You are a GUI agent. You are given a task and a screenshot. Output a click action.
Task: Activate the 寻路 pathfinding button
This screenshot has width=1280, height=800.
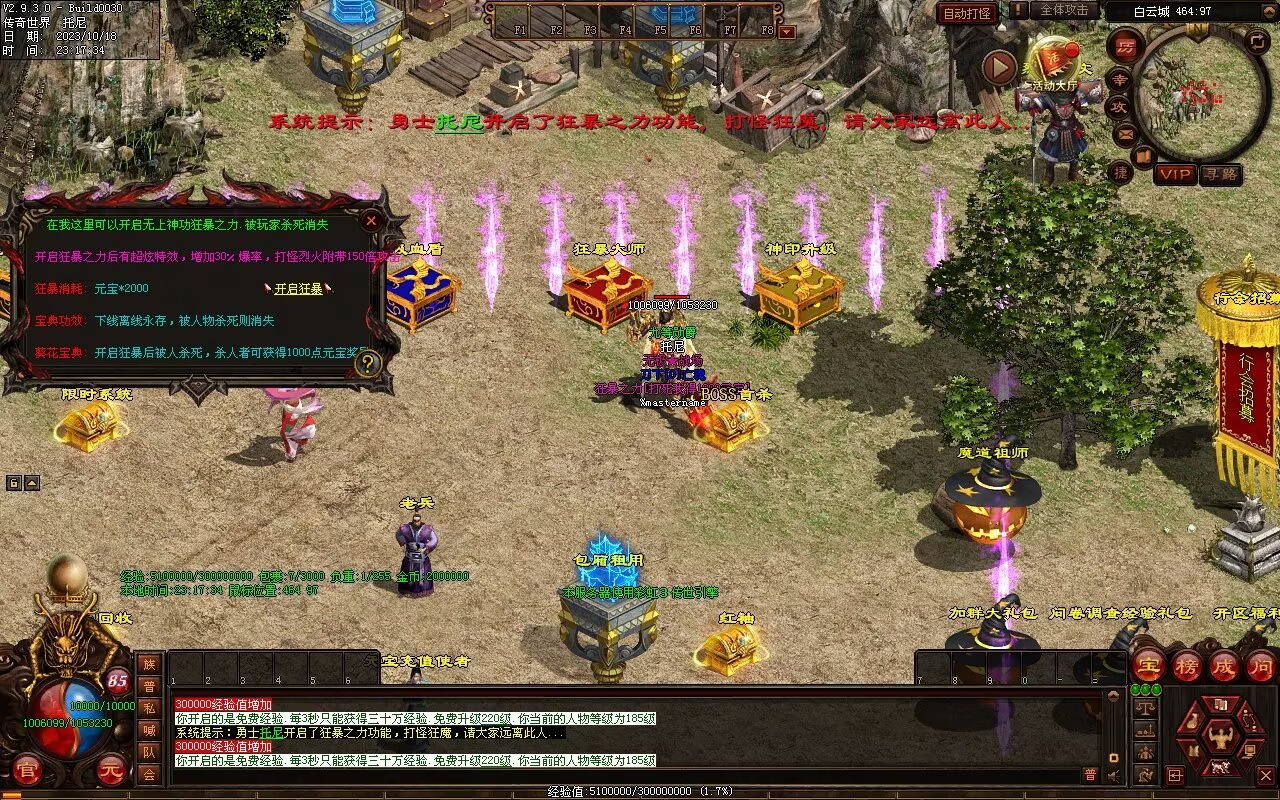[1220, 174]
